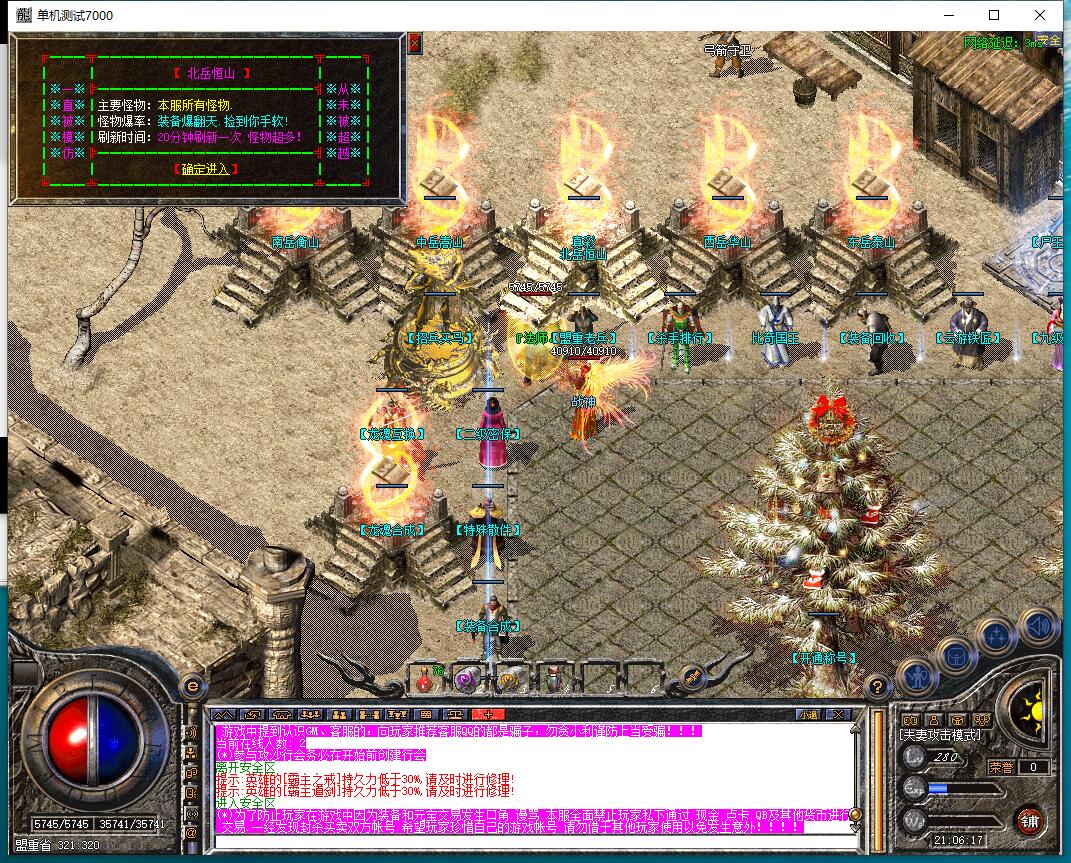The width and height of the screenshot is (1071, 863).
Task: Open the character status round button
Action: point(917,676)
